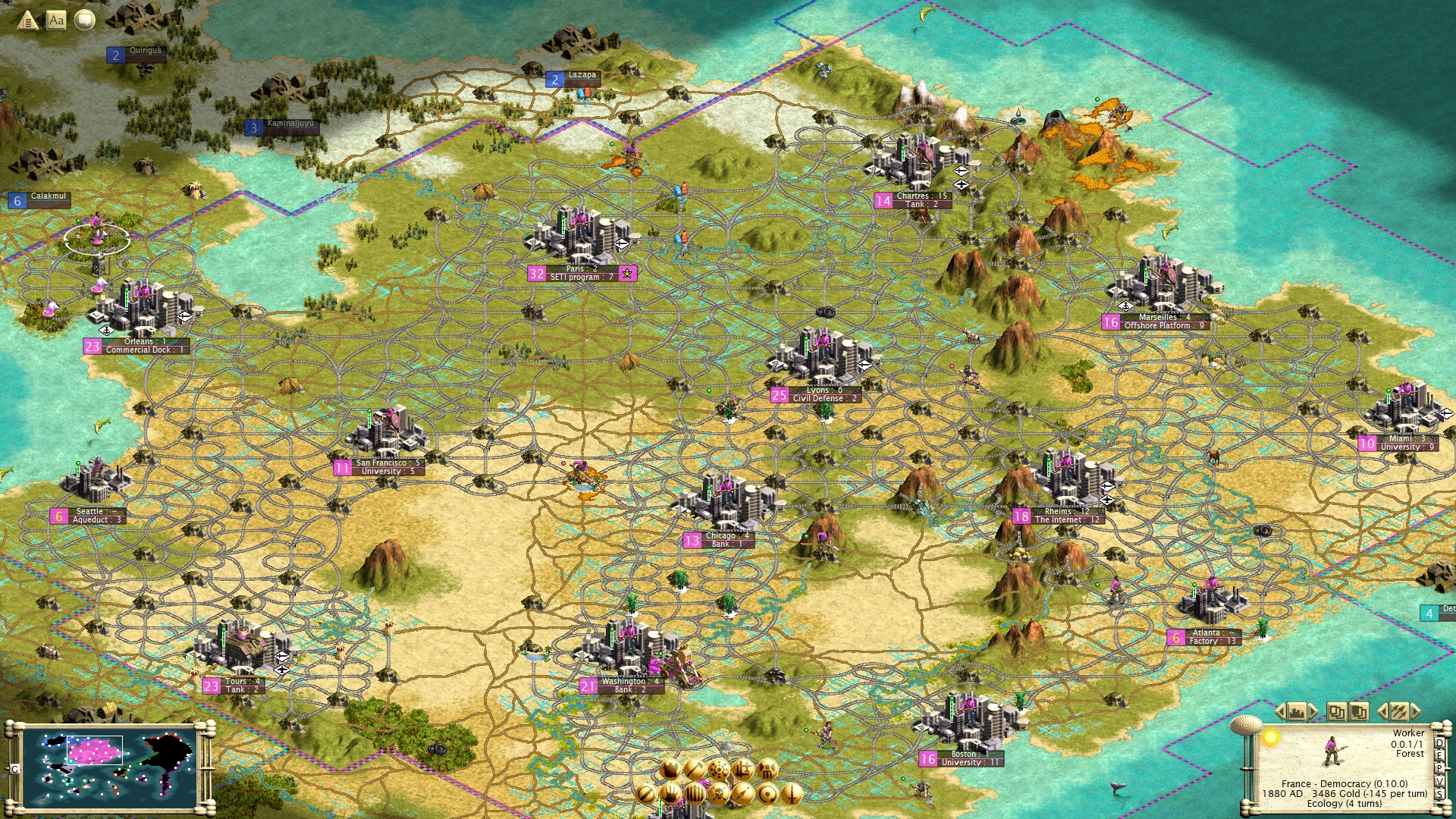Image resolution: width=1456 pixels, height=819 pixels.
Task: Select the Build Mine hammer order icon
Action: [695, 770]
